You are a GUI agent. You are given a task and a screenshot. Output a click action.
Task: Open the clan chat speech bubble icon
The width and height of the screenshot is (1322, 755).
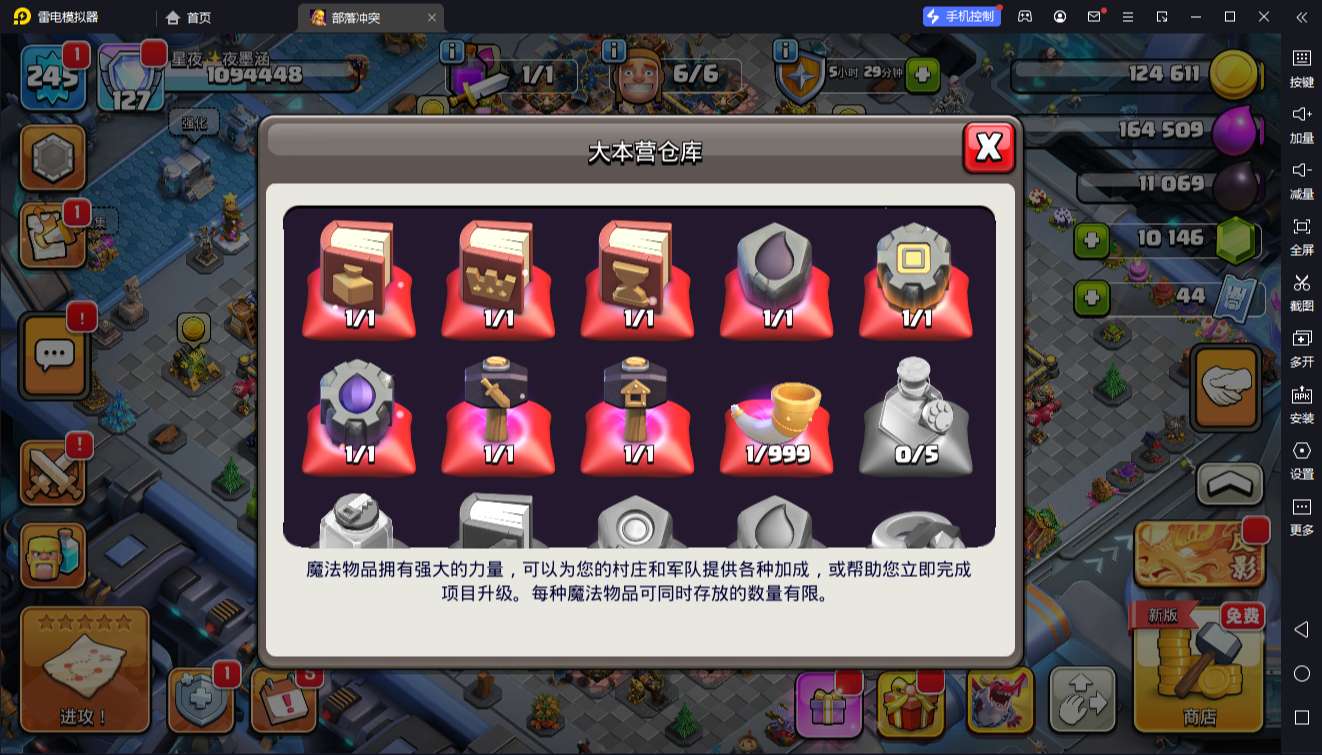[x=53, y=357]
